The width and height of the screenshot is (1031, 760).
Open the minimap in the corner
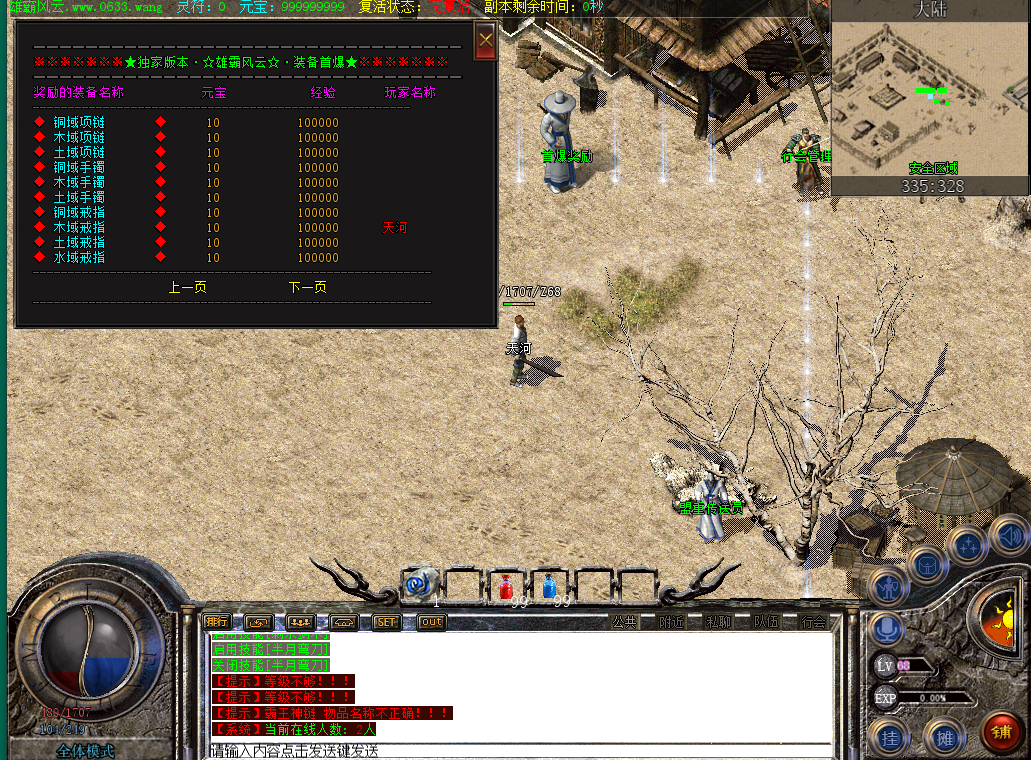point(930,98)
